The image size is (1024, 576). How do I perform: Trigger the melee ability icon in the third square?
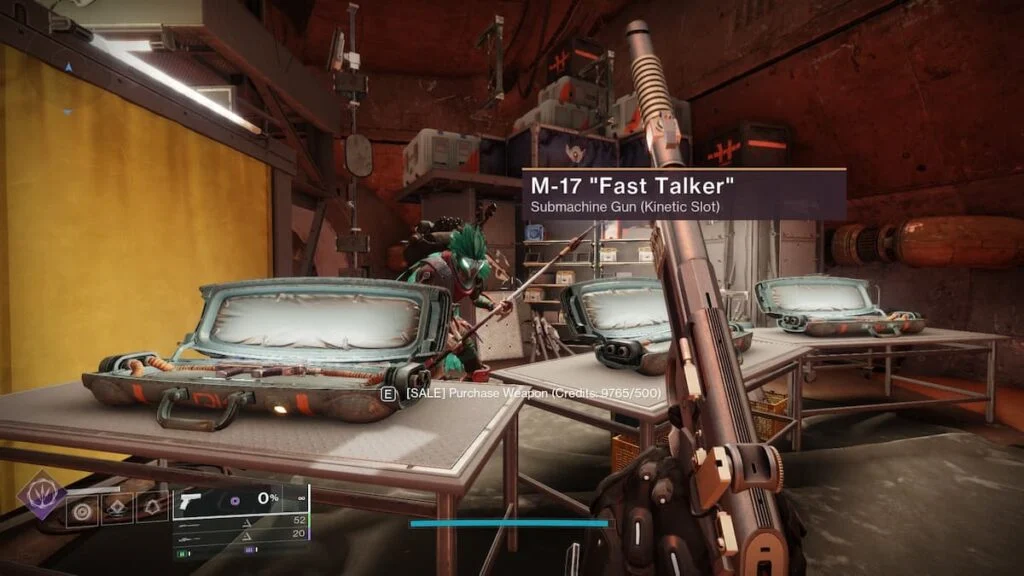[x=152, y=510]
